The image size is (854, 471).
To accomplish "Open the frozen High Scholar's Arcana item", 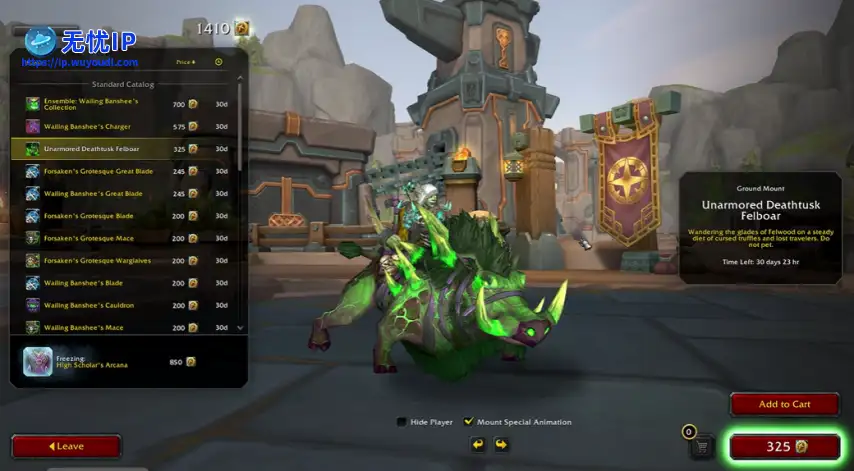I will [x=110, y=362].
